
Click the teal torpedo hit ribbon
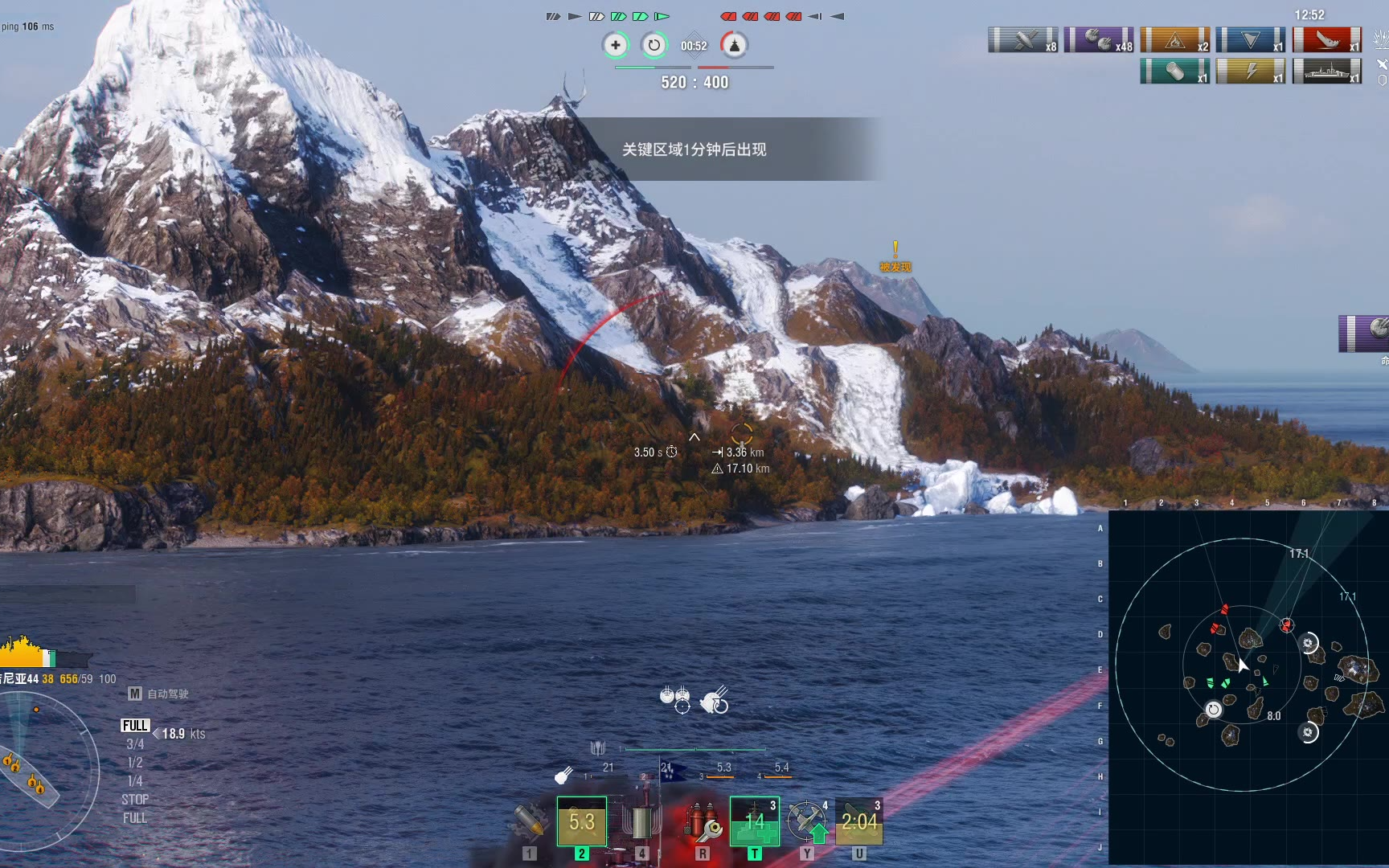1174,72
